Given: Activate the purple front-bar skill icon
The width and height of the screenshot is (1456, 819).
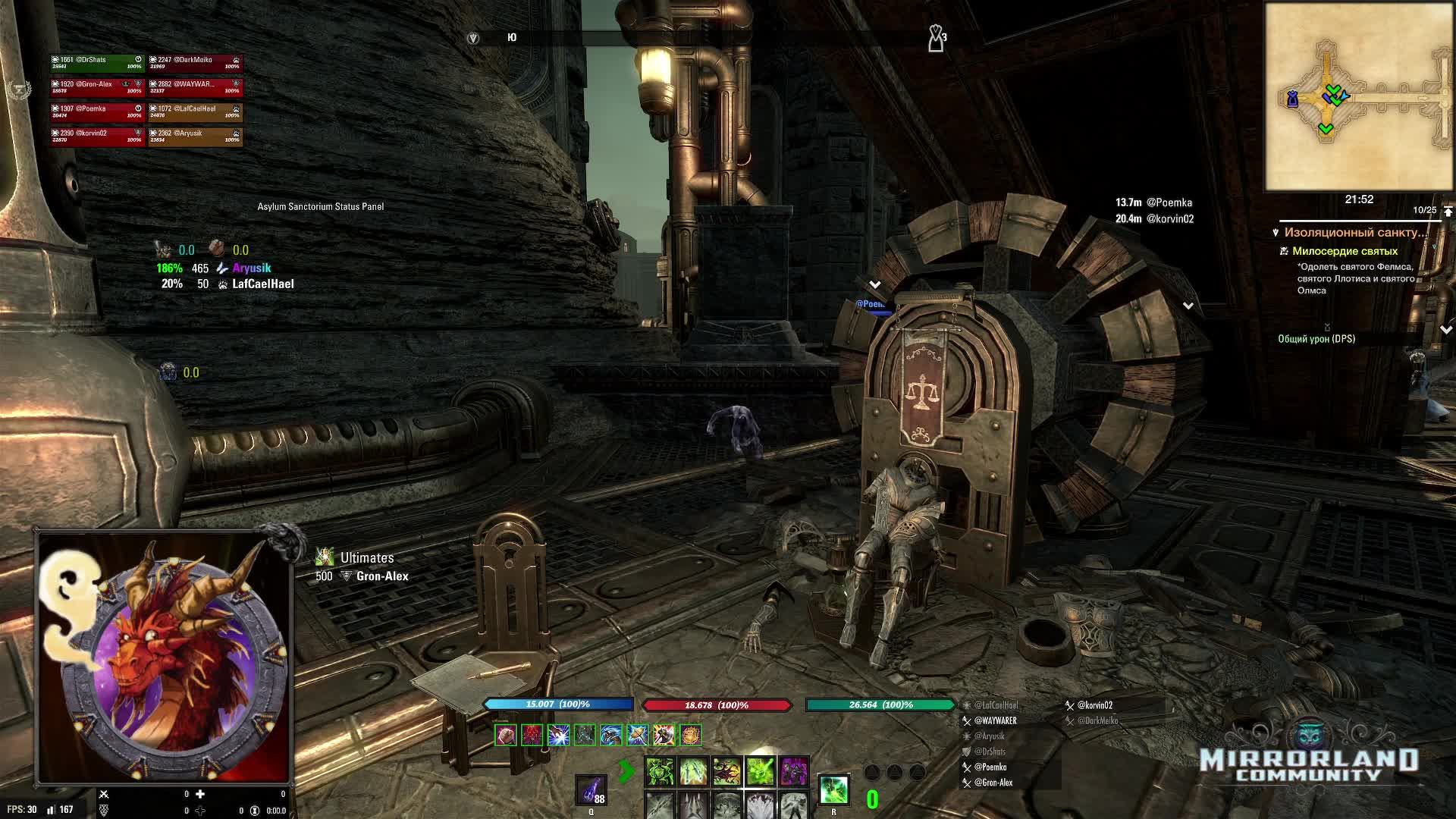Looking at the screenshot, I should point(793,772).
